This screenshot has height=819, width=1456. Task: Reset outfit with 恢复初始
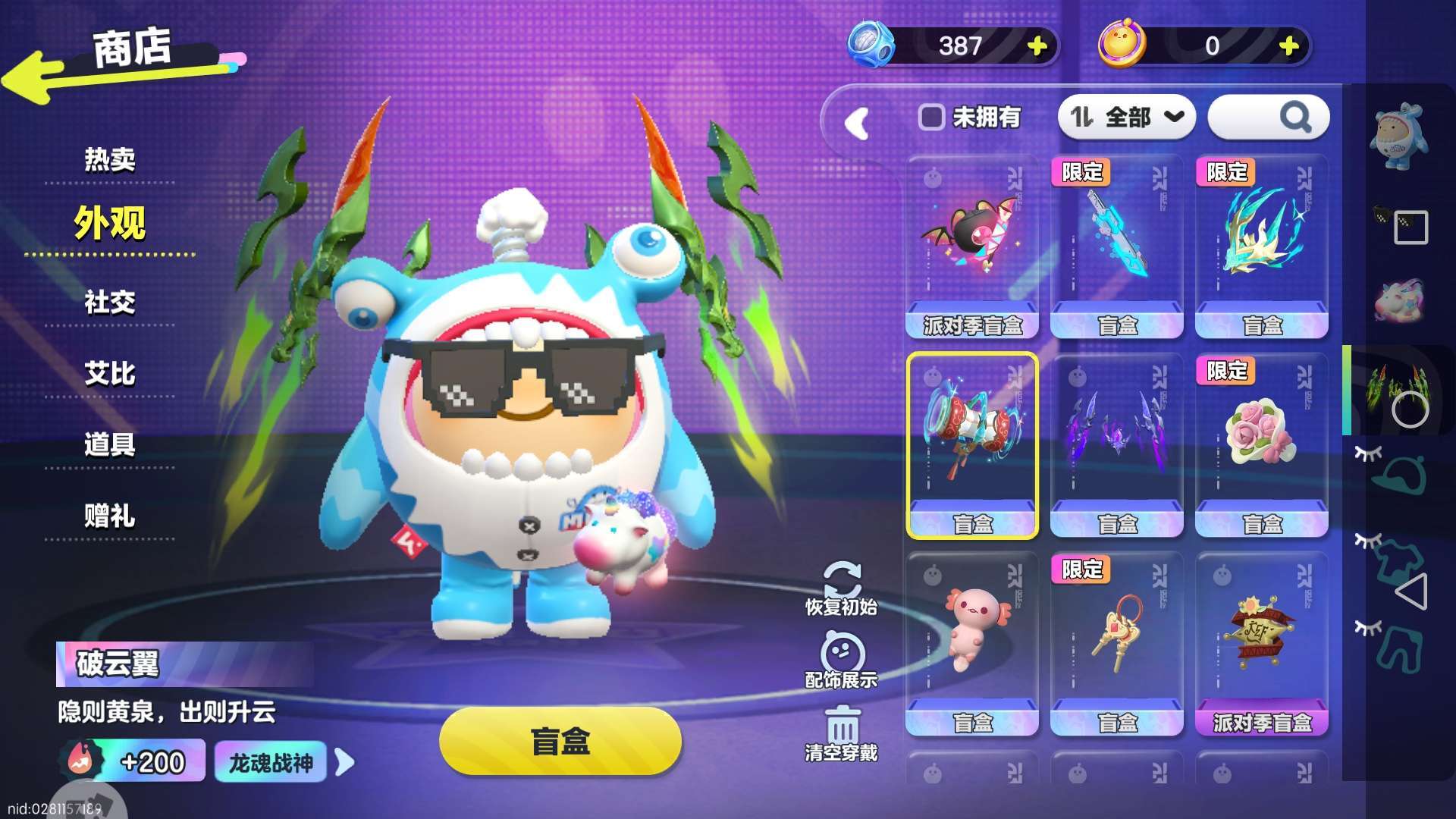pos(841,588)
